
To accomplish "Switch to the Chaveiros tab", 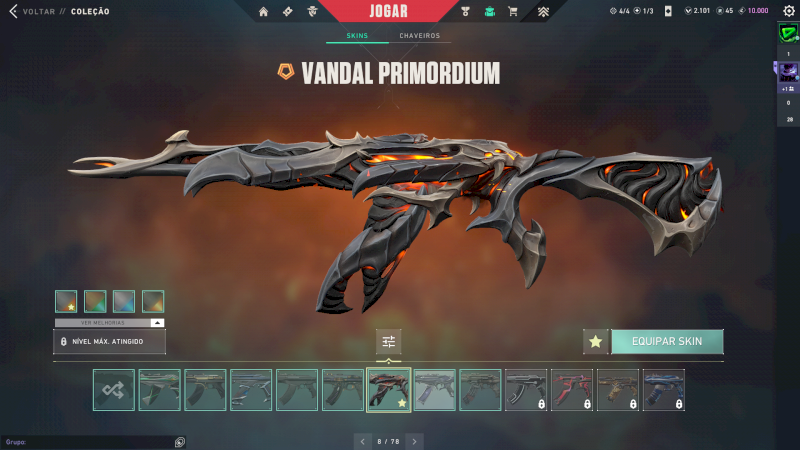I will (x=419, y=36).
